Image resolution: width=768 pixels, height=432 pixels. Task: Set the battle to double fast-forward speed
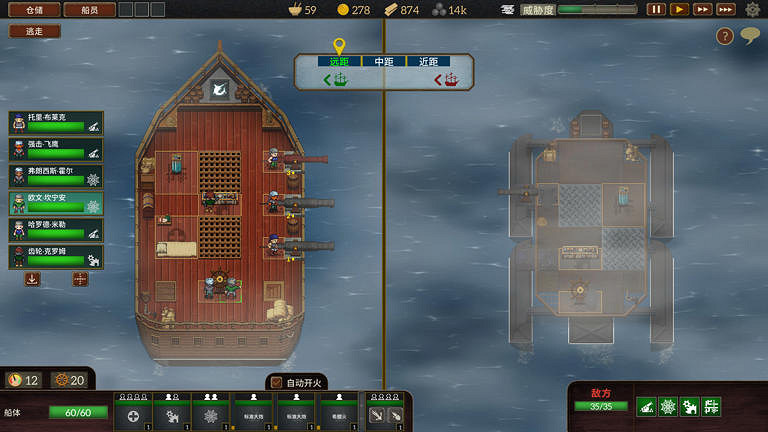coord(703,10)
